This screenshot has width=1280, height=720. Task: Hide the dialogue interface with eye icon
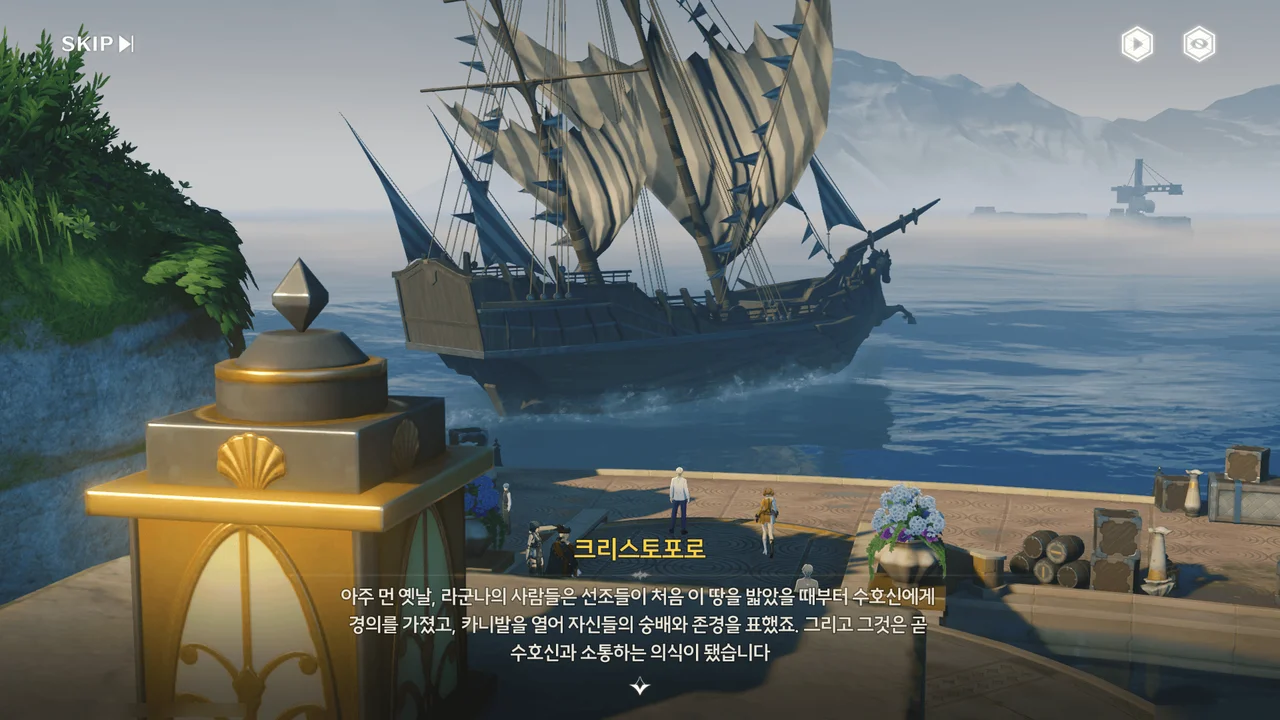(x=1199, y=44)
